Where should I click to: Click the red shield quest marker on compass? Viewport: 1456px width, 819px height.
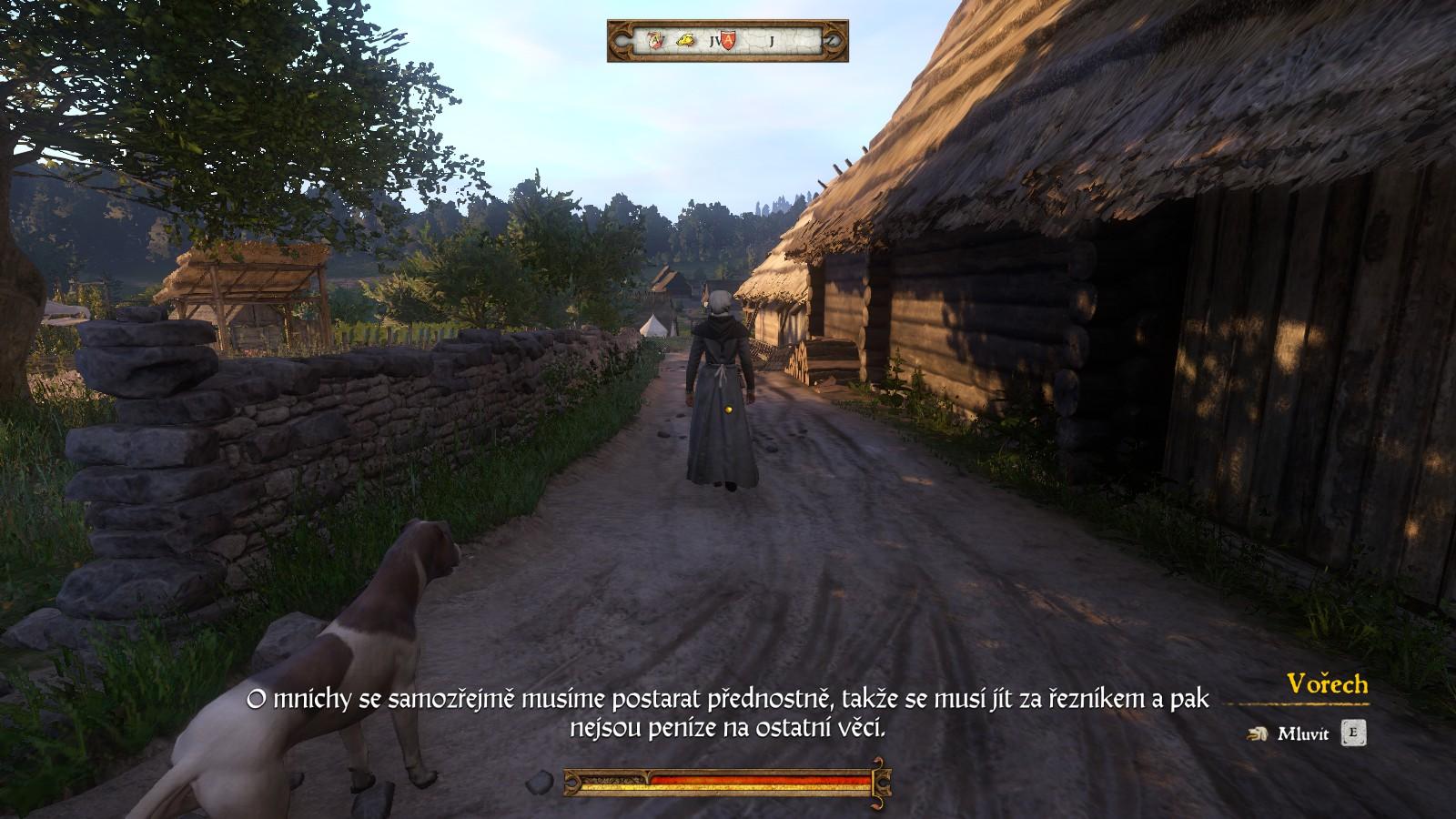point(729,40)
